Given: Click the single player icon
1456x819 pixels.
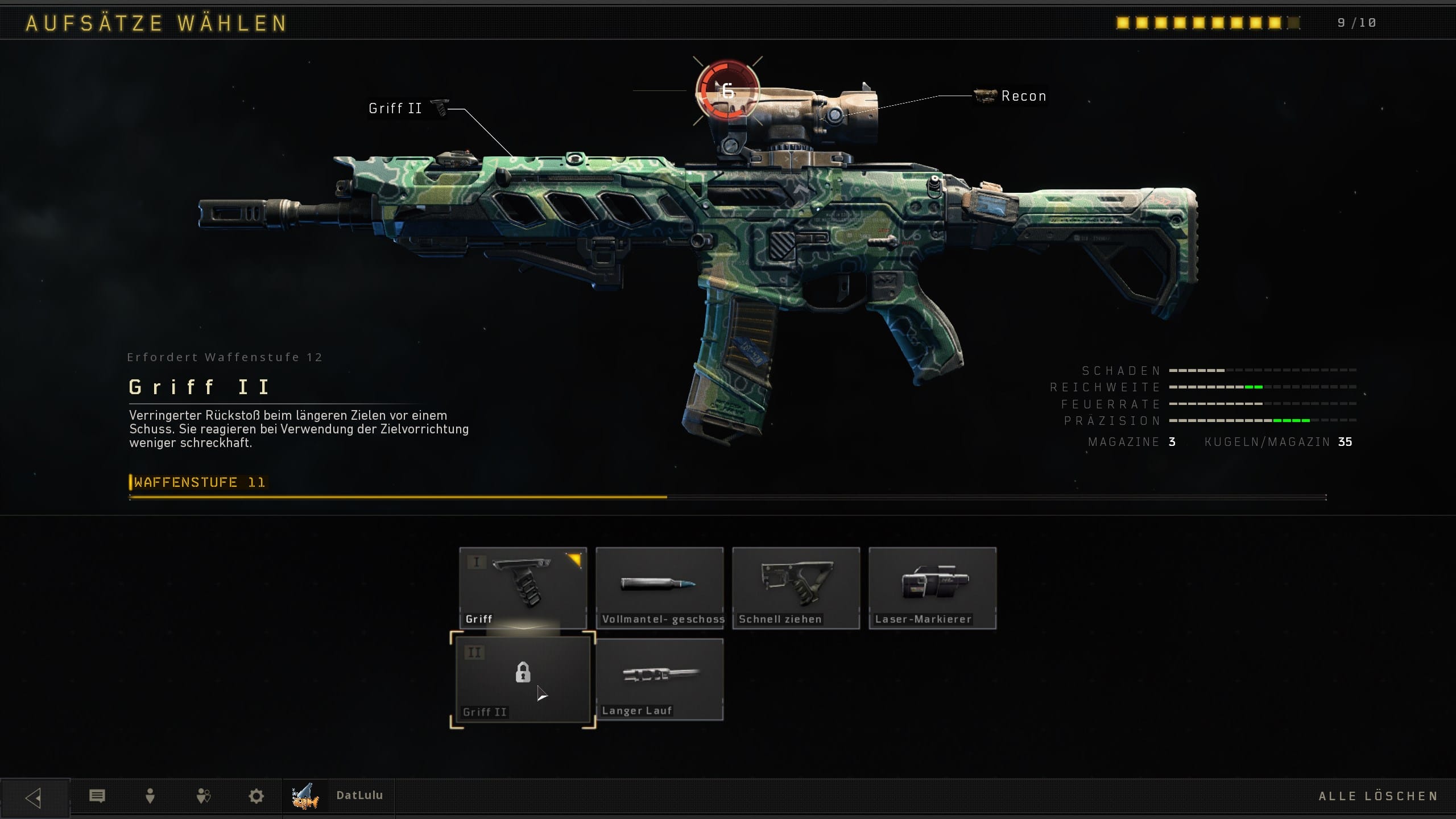Looking at the screenshot, I should tap(150, 796).
